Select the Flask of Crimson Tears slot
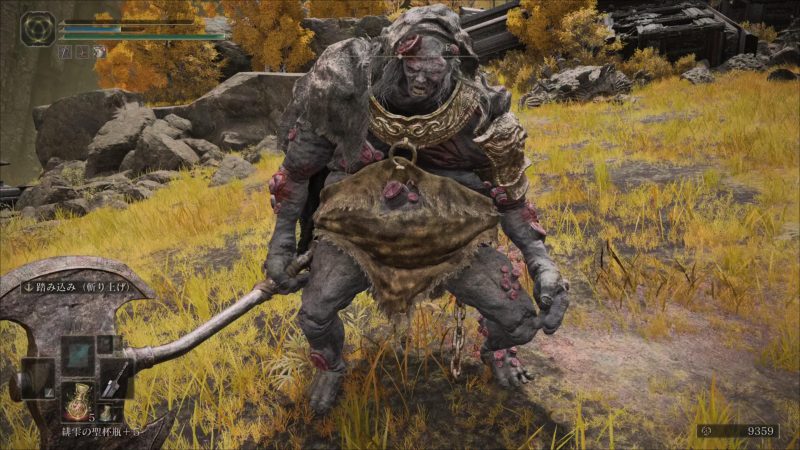Screen dimensions: 800x450 pos(76,401)
